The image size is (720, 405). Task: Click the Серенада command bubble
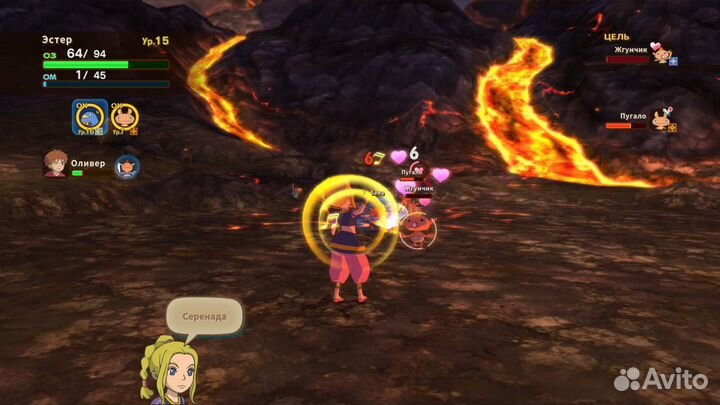[204, 317]
